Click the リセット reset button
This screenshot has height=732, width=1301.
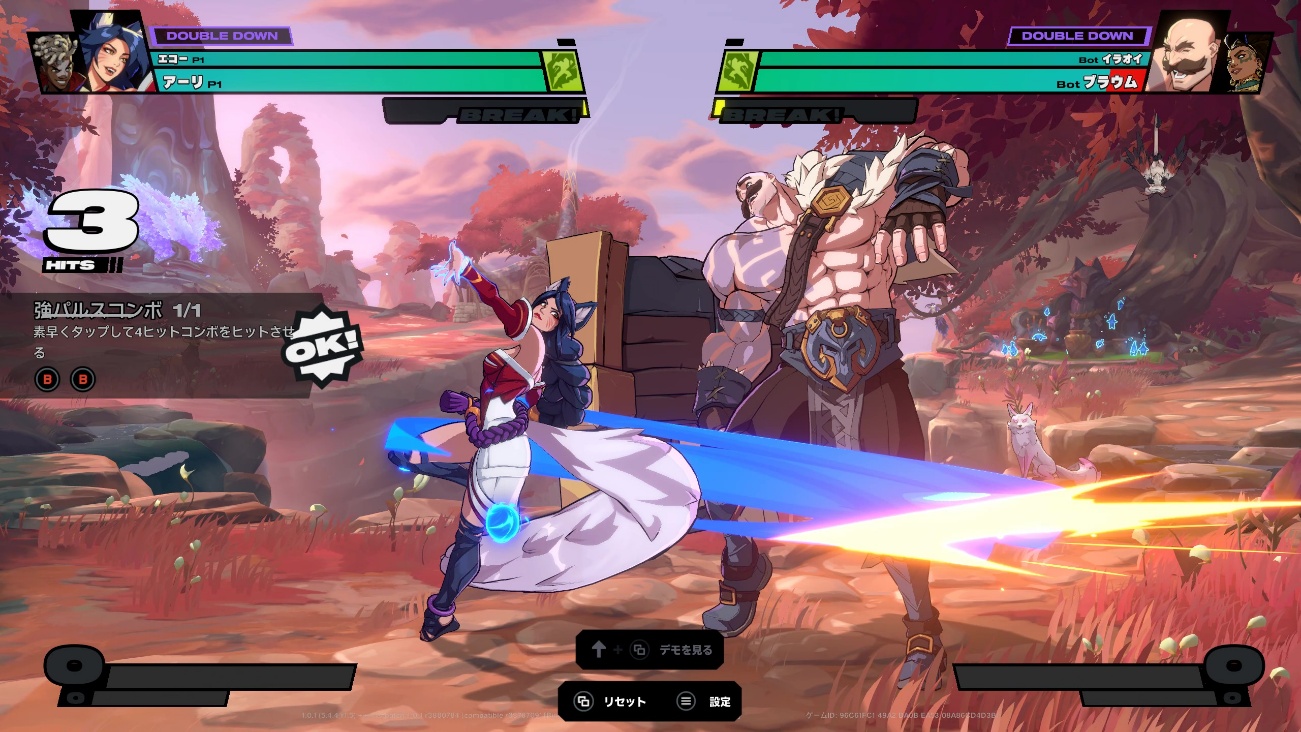click(x=611, y=702)
